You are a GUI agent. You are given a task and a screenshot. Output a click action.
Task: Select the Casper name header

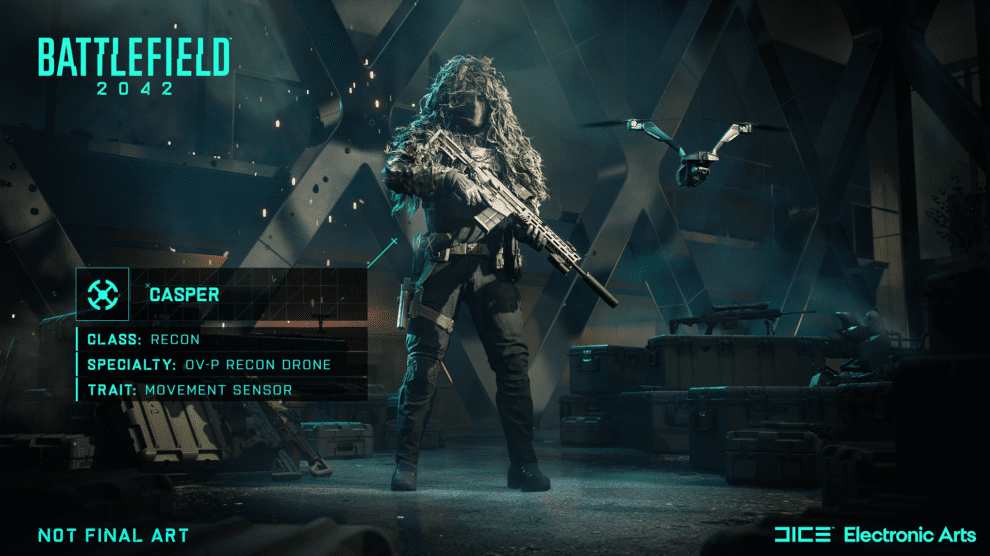185,295
